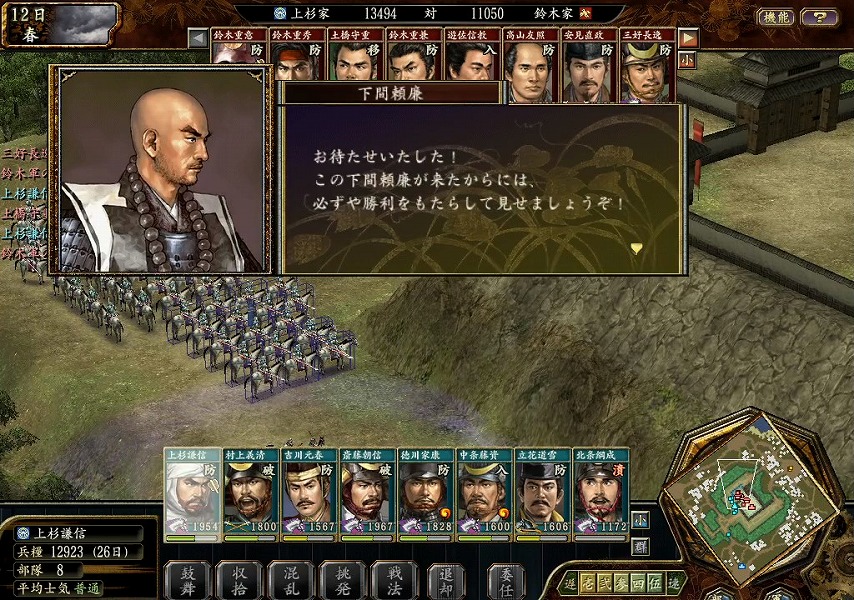The height and width of the screenshot is (600, 854).
Task: Use the 混乱 command button
Action: [291, 579]
